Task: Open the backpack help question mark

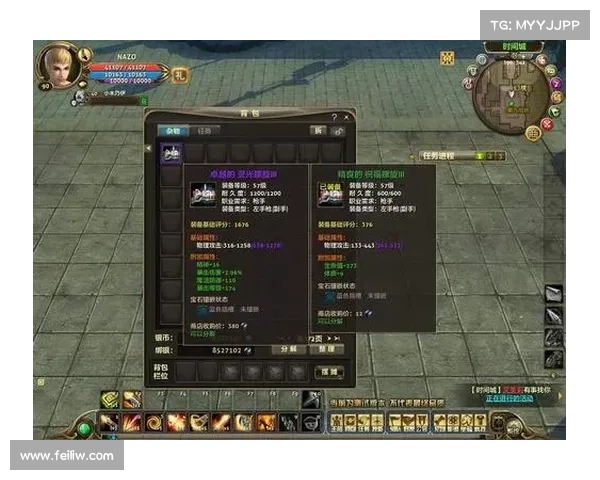Action: pos(333,117)
